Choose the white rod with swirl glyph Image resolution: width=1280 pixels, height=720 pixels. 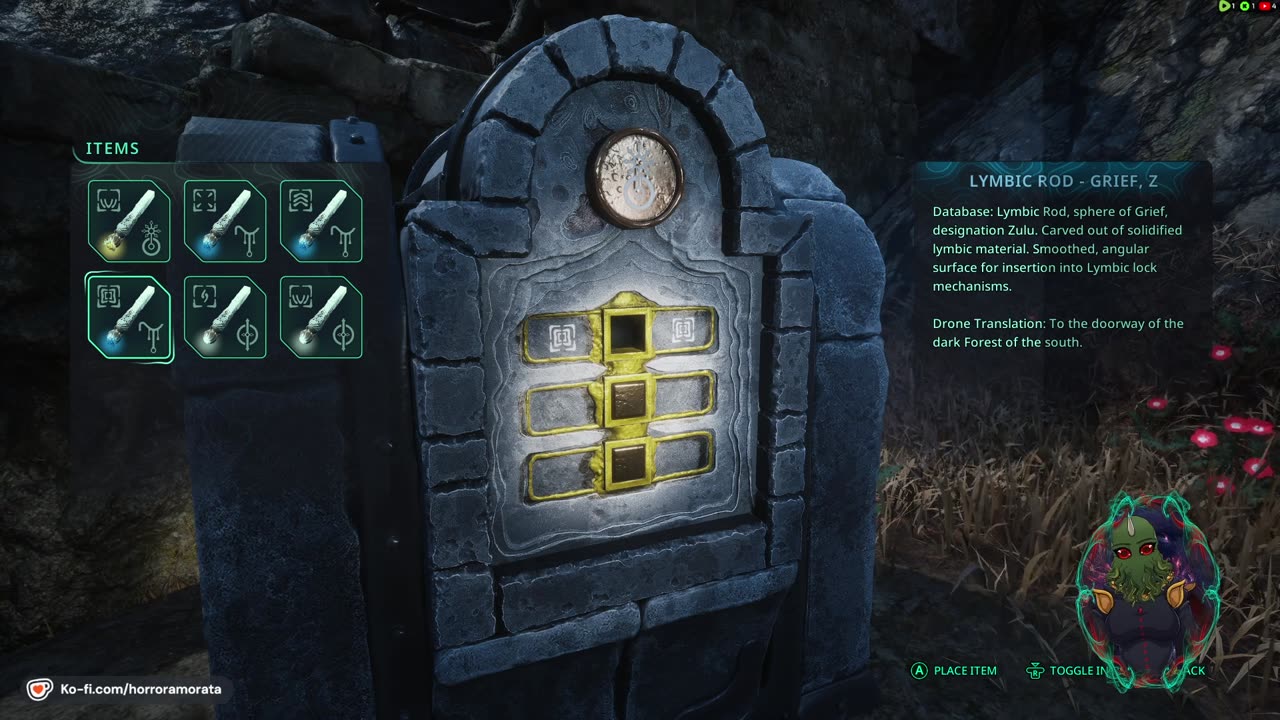225,317
